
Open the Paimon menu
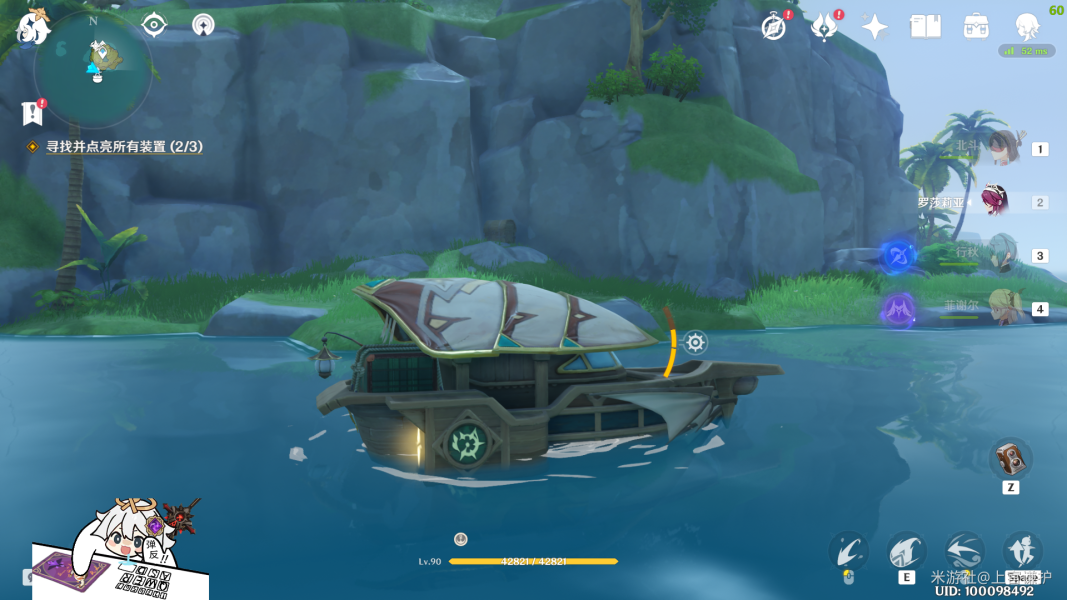click(34, 26)
